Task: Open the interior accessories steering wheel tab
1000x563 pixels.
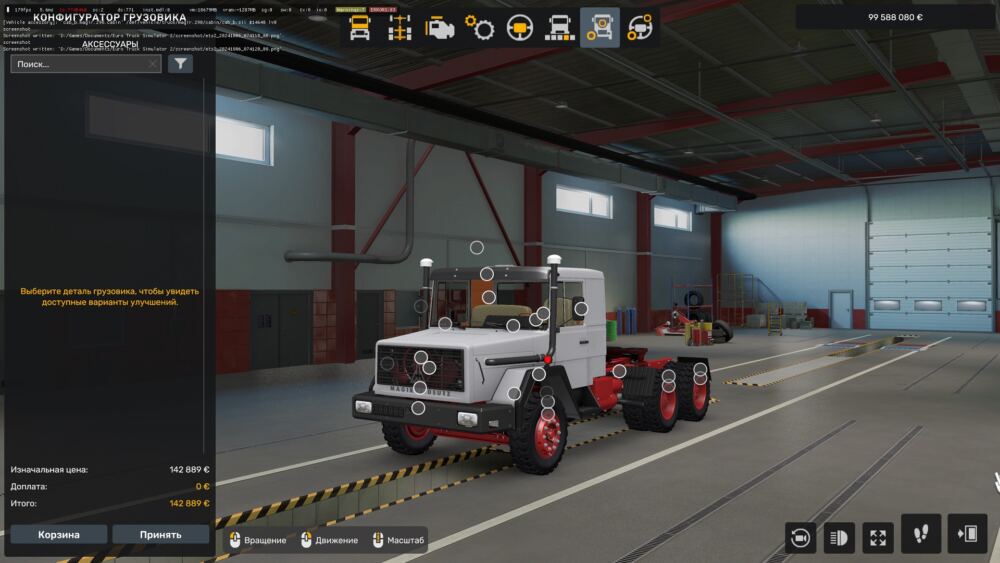Action: pyautogui.click(x=640, y=28)
